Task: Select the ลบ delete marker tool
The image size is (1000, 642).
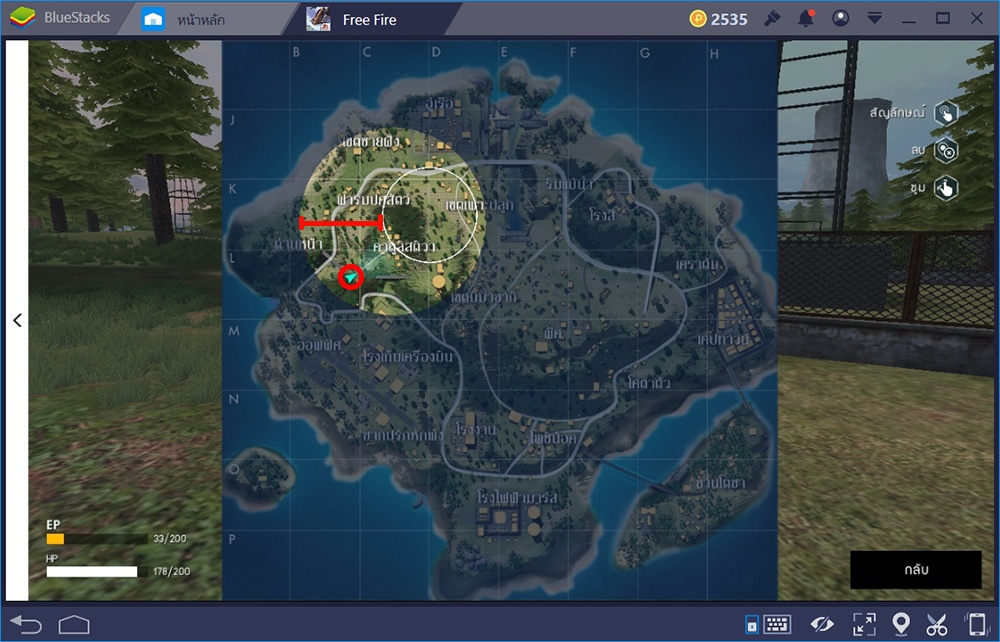Action: [x=945, y=150]
